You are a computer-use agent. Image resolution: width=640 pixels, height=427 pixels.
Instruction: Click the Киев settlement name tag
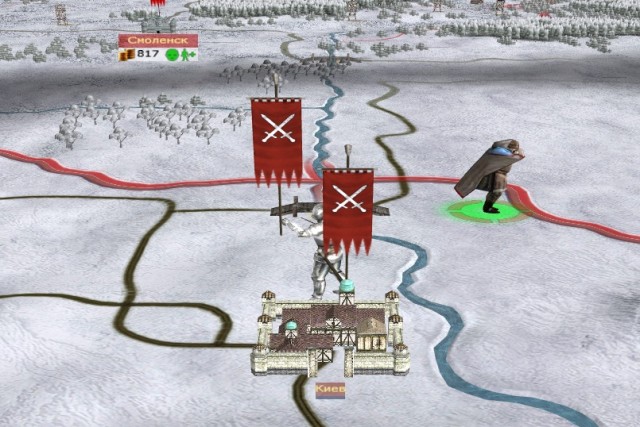pos(330,390)
